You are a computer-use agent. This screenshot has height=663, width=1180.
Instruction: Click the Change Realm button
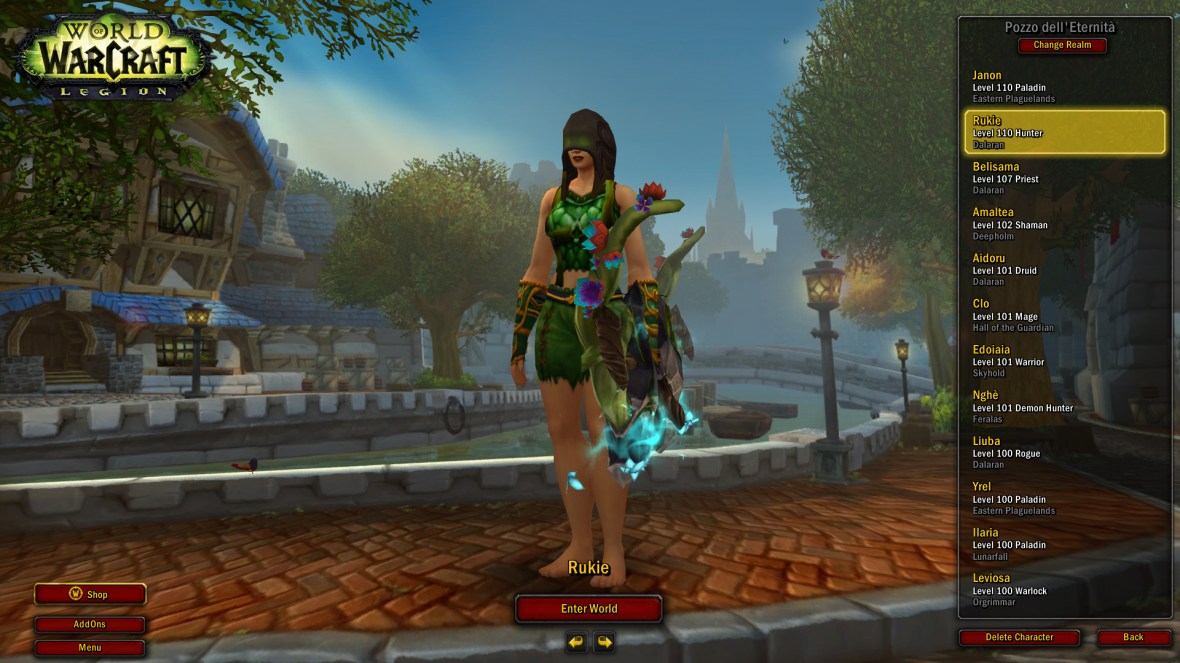1062,45
